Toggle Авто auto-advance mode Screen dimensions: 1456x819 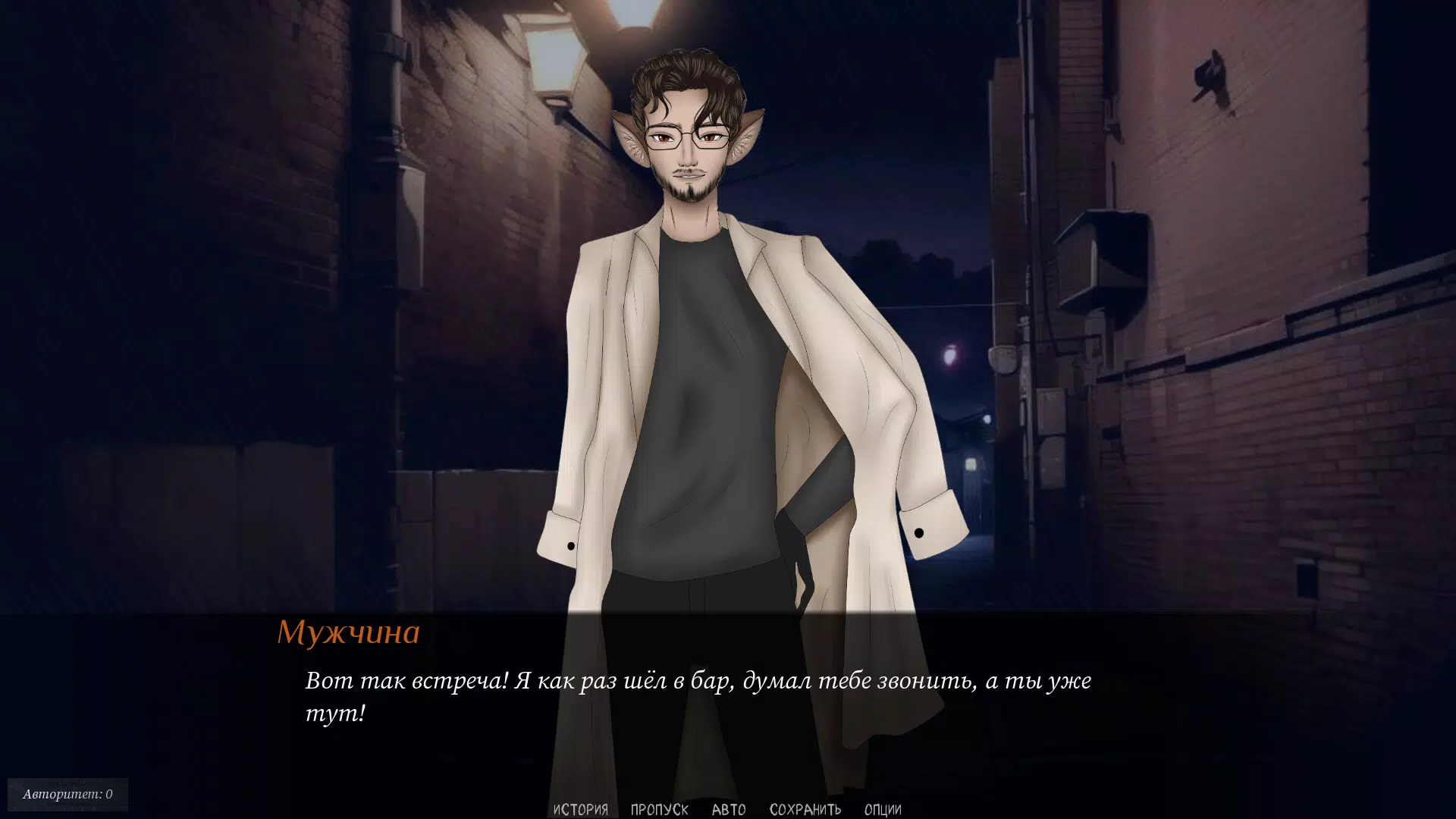pos(729,809)
